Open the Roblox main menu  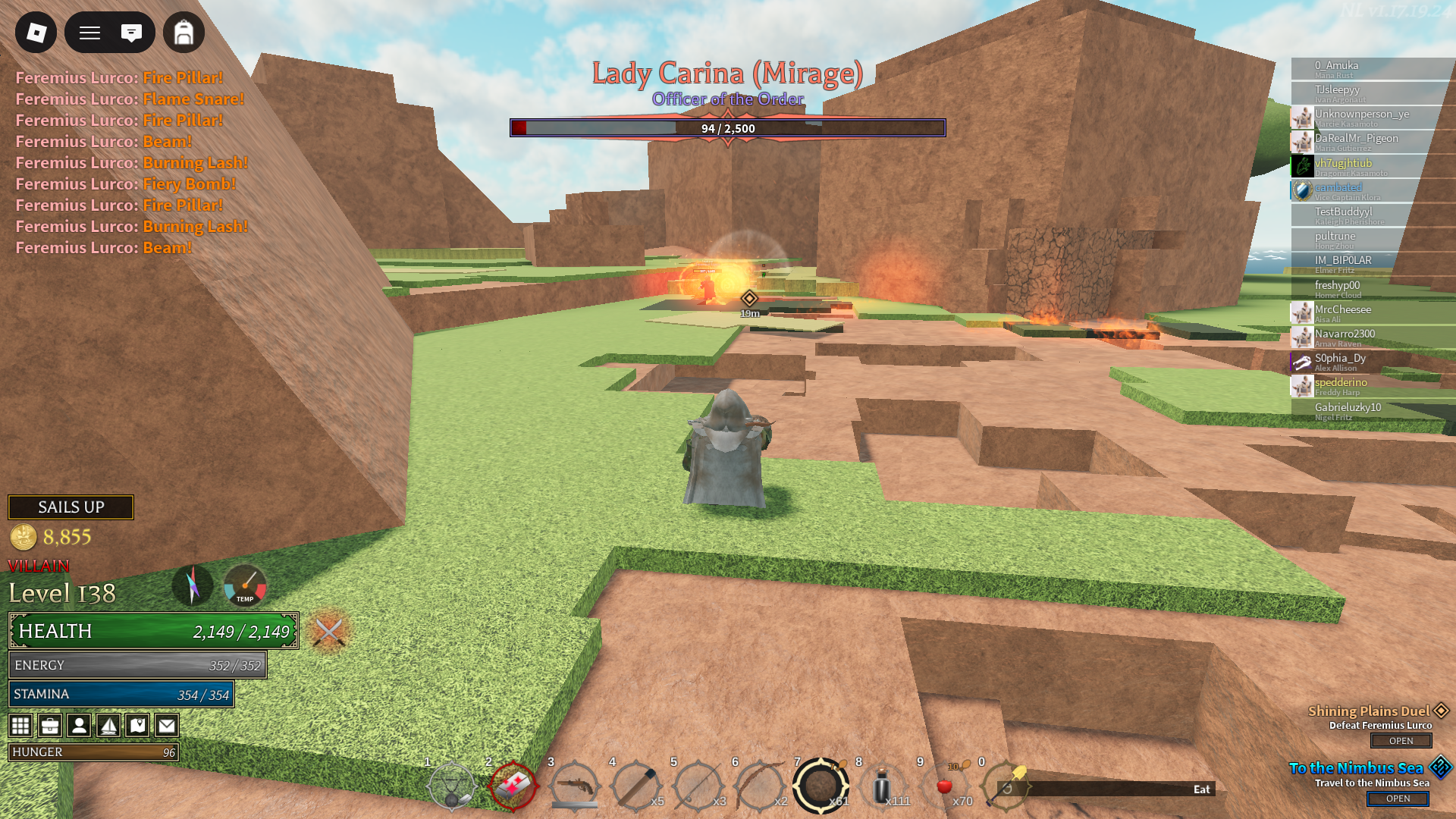[x=36, y=33]
